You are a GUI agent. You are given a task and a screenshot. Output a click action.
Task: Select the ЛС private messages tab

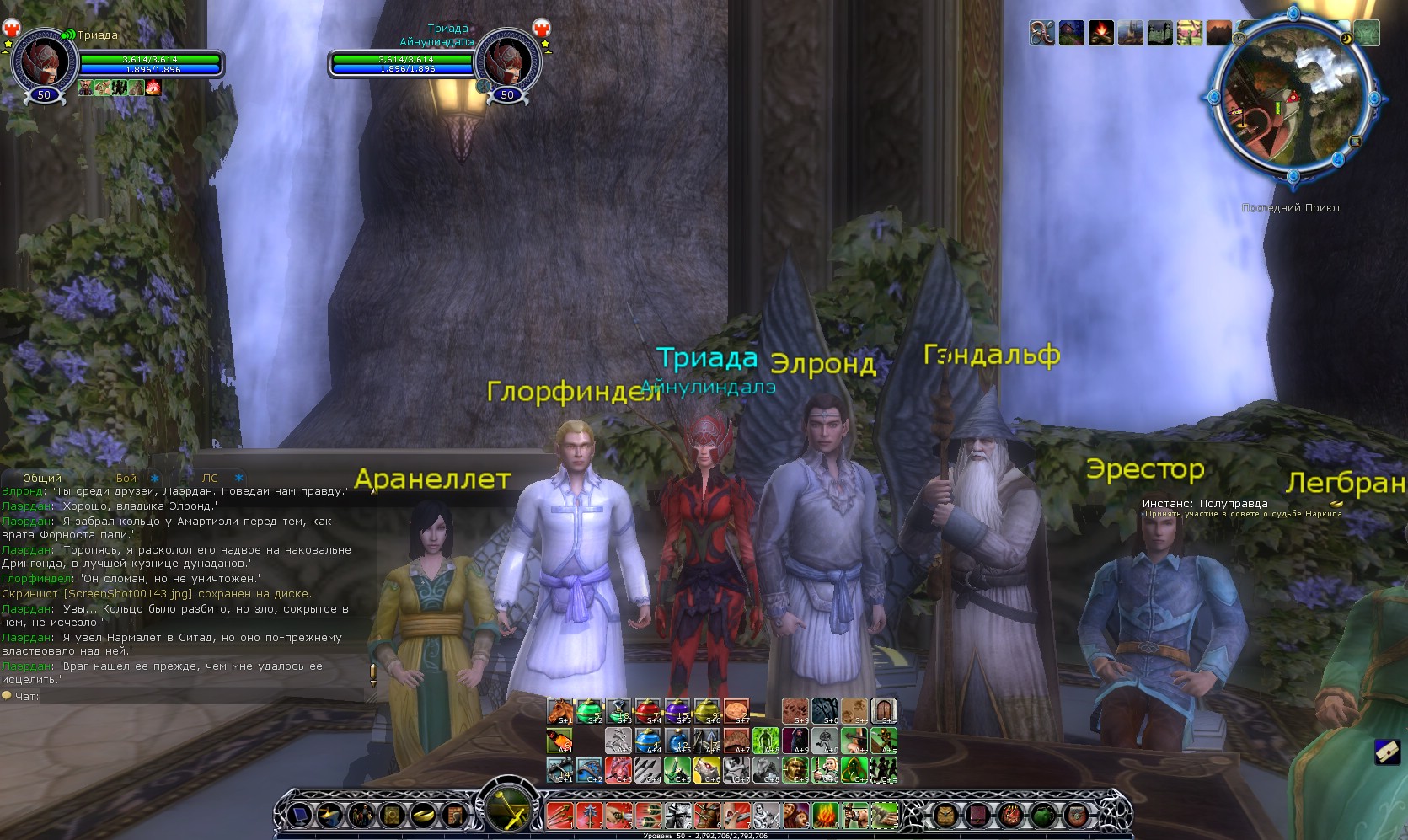click(x=210, y=478)
